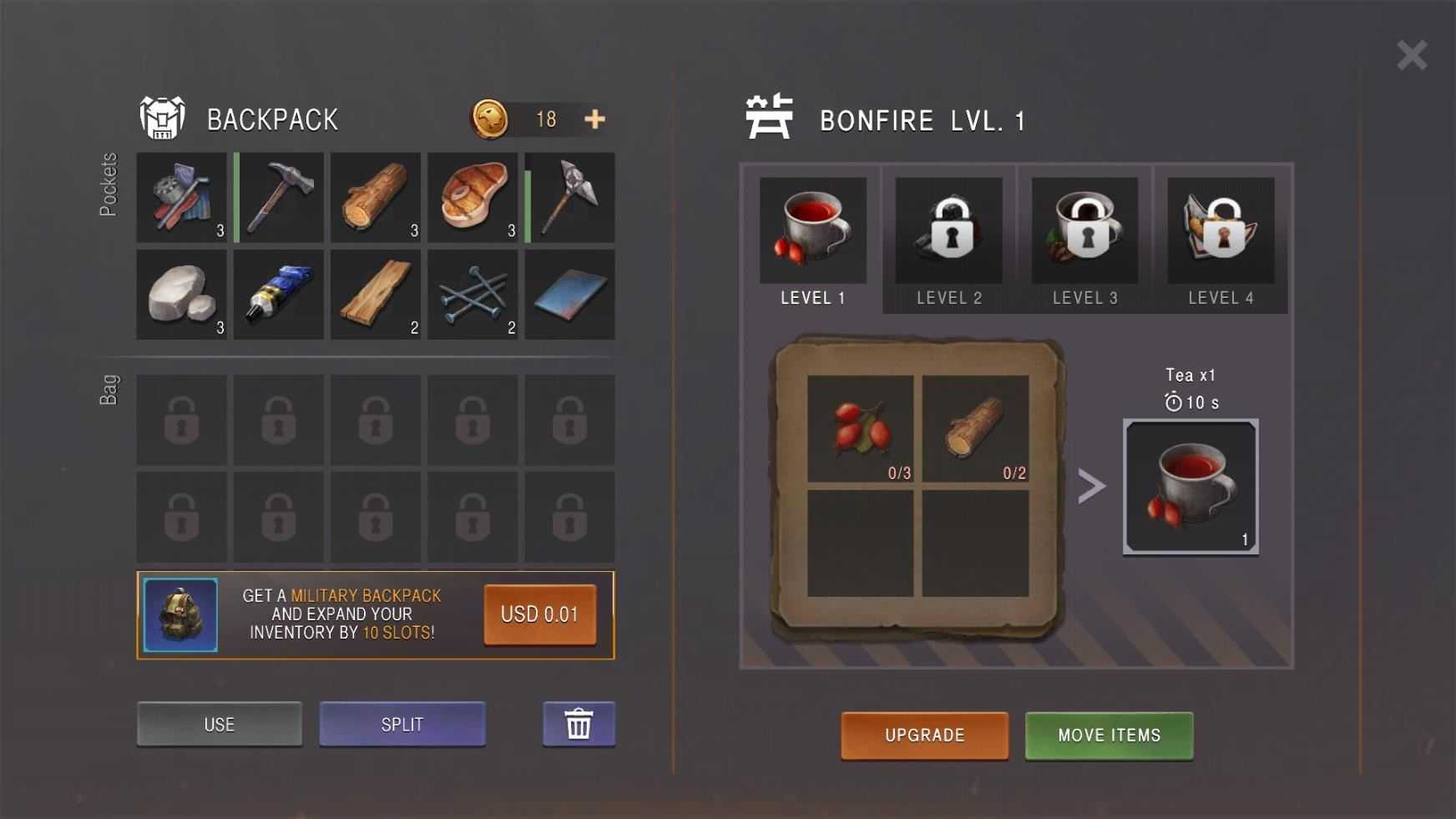Close the bonfire window
The height and width of the screenshot is (819, 1456).
click(1411, 56)
